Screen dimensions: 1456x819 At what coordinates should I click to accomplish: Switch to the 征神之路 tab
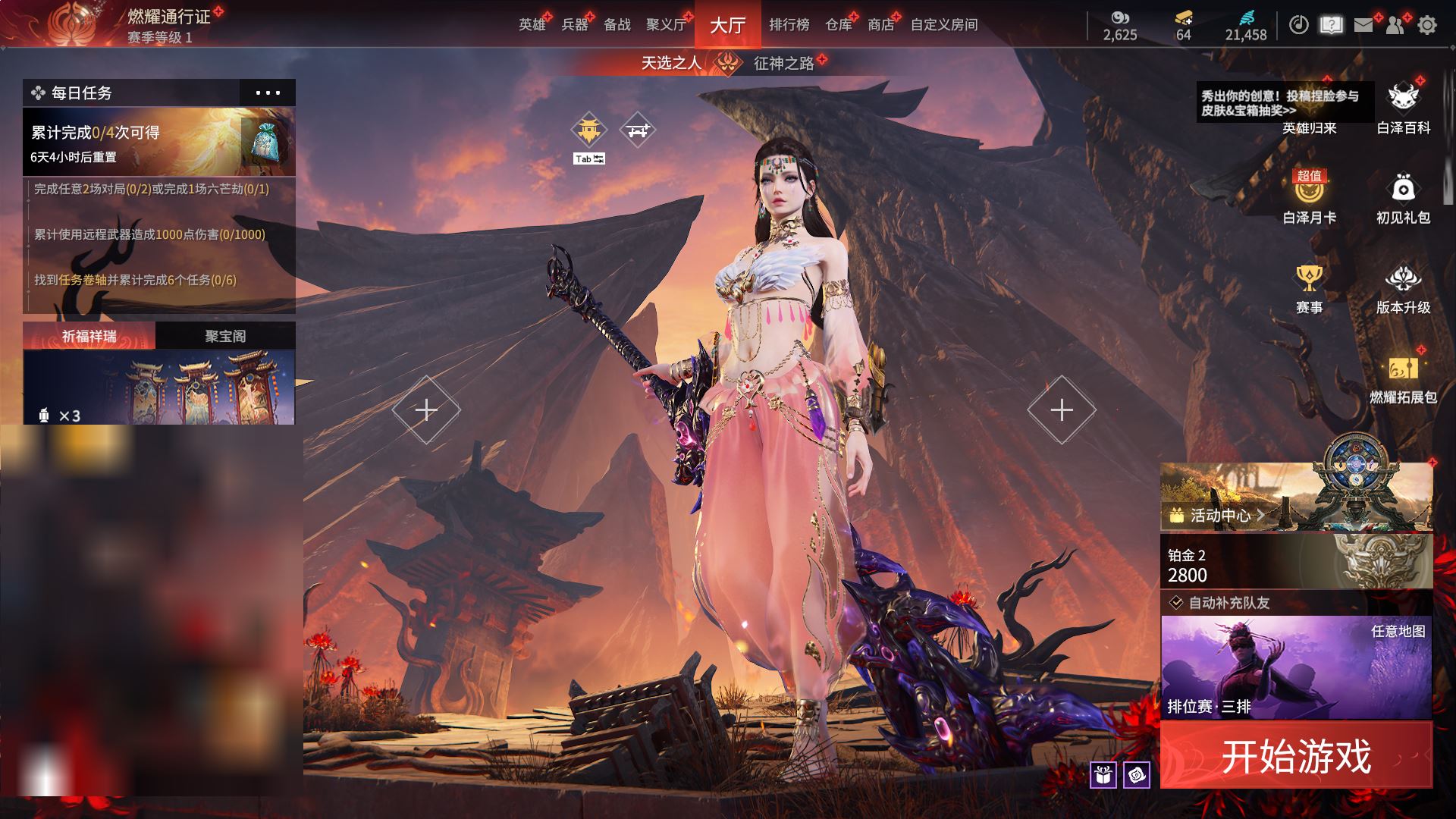click(783, 64)
